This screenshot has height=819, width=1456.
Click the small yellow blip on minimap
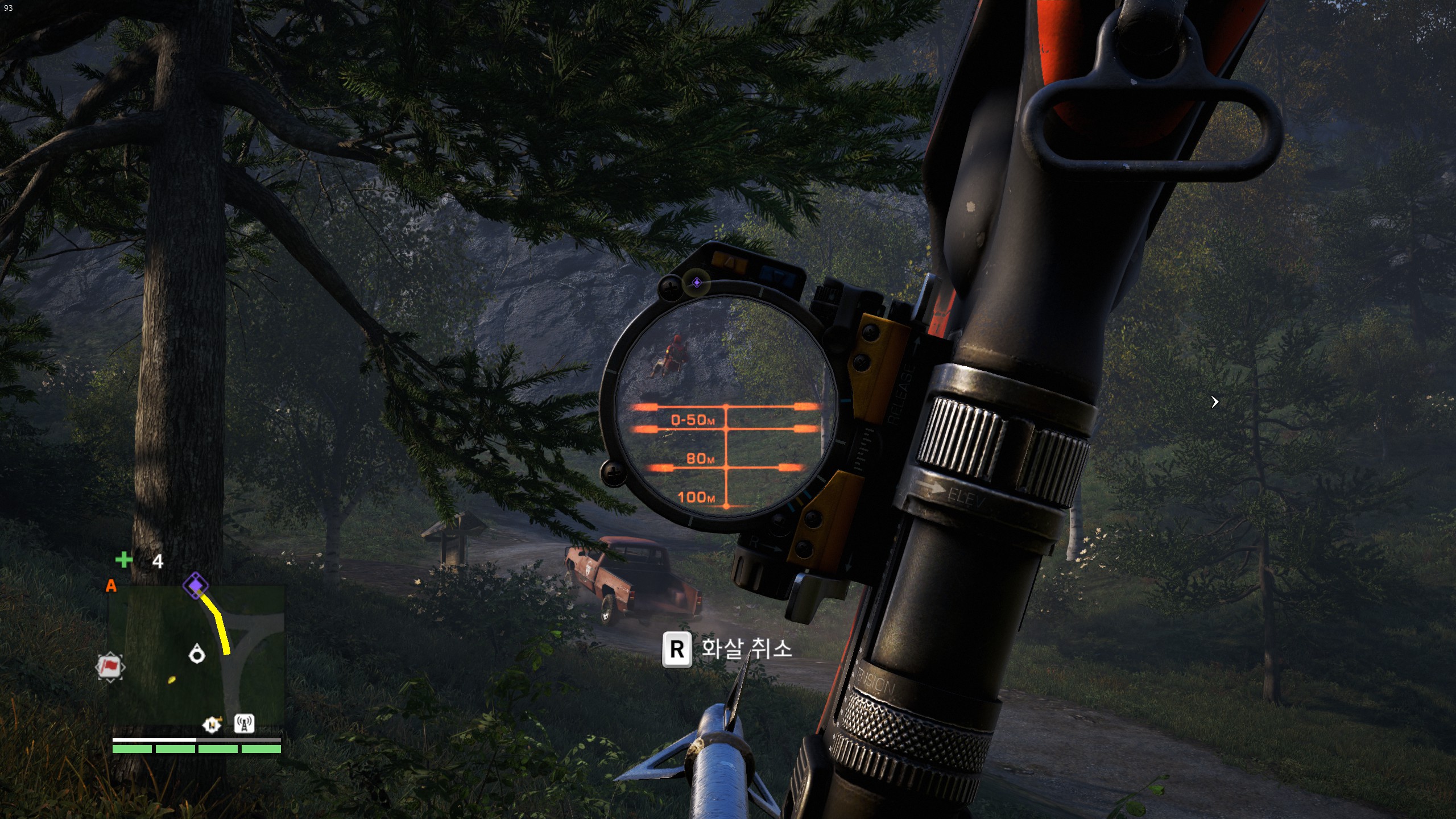click(x=172, y=679)
